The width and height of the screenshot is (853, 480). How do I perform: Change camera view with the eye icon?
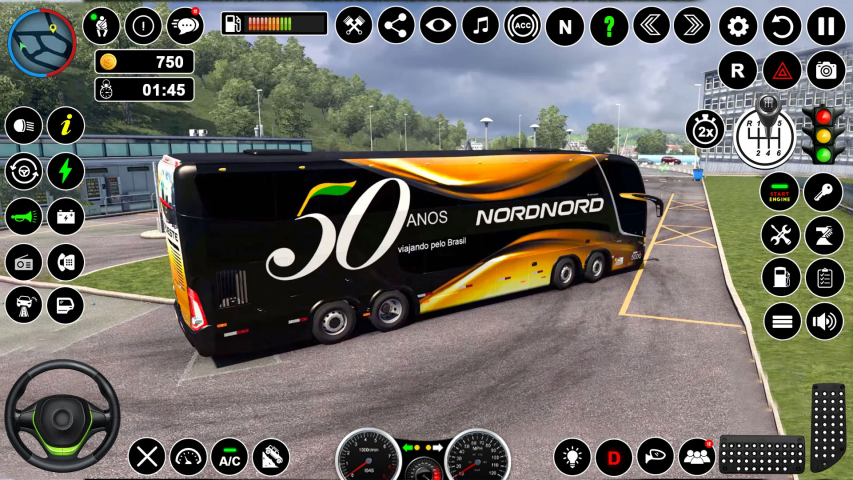coord(438,26)
